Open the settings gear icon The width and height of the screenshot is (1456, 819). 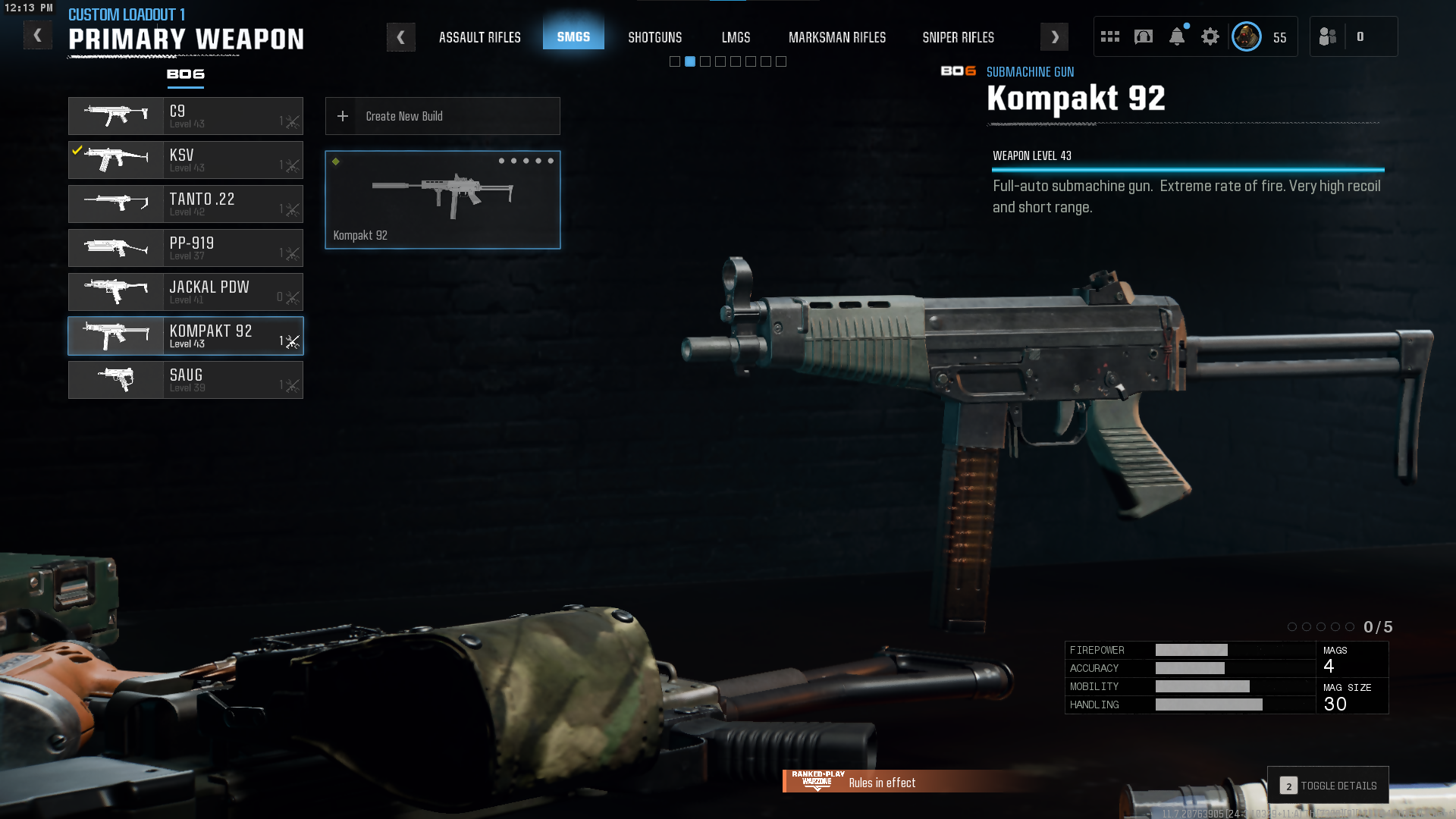tap(1210, 36)
